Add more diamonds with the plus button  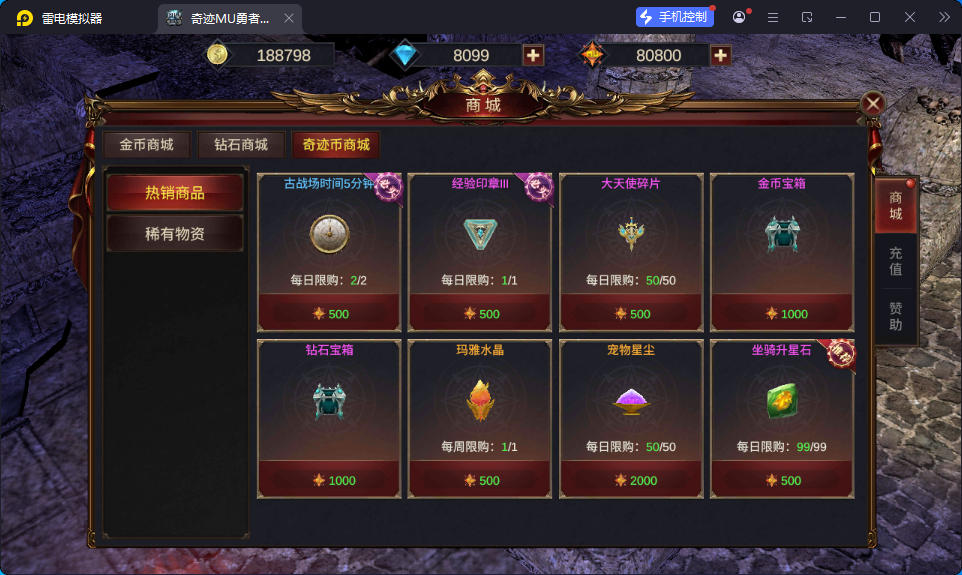[534, 56]
